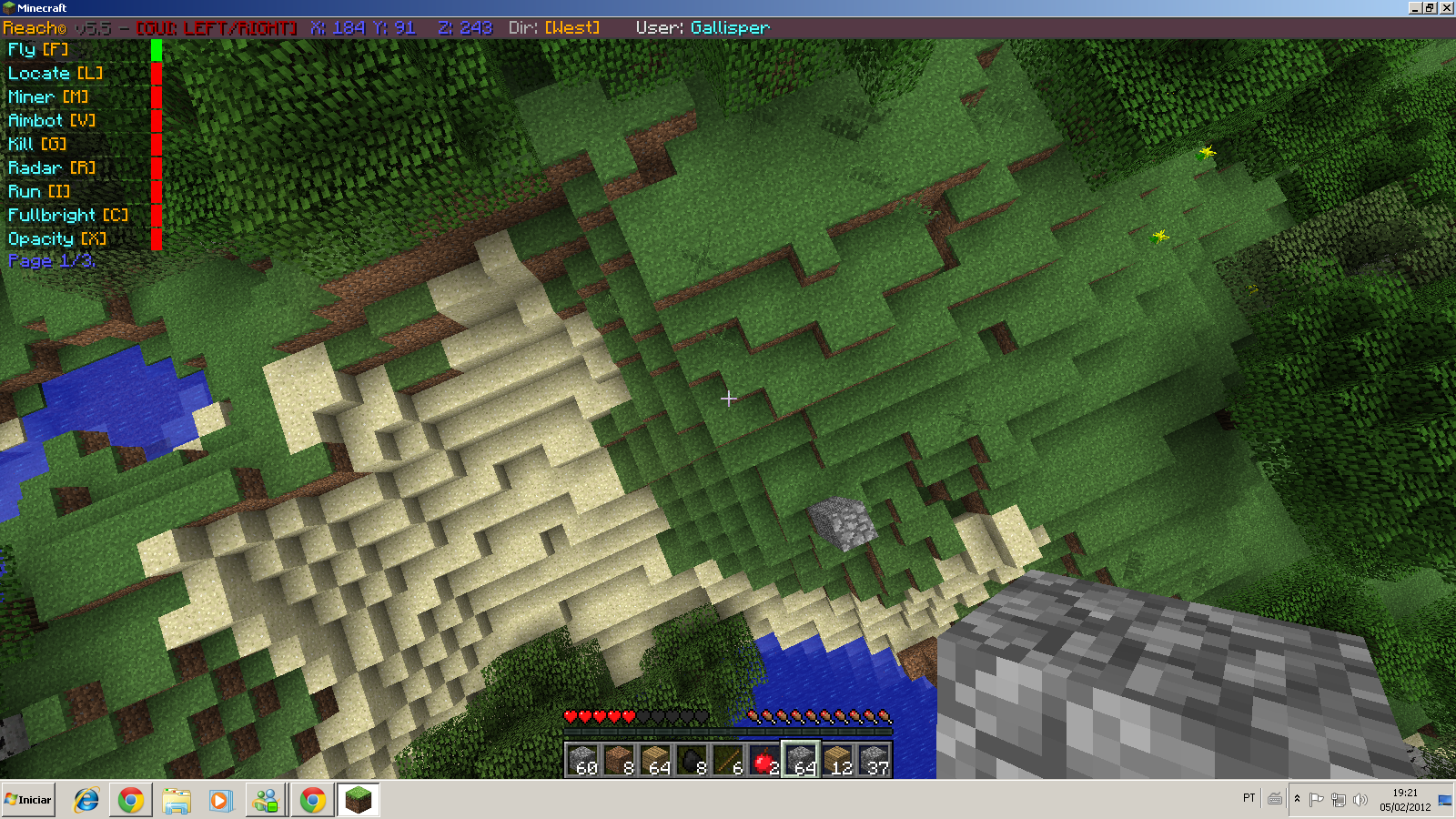Disable the Fly [F] cheat toggle
Image resolution: width=1456 pixels, height=819 pixels.
pos(41,50)
